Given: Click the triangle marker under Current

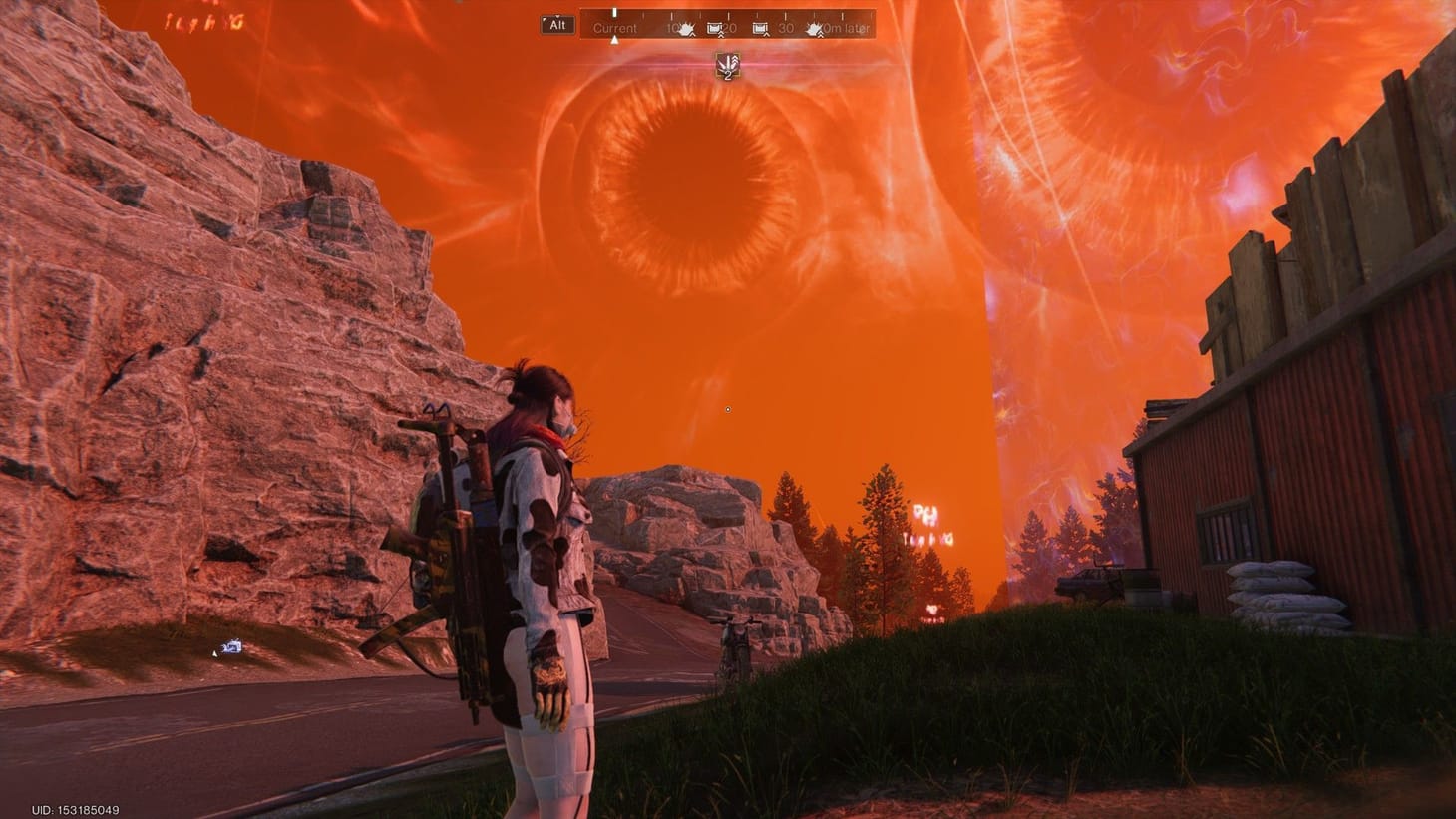Looking at the screenshot, I should [615, 39].
